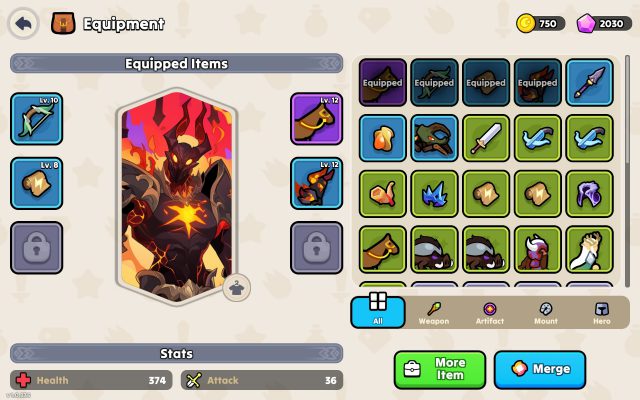Select the equipped Lv. 8 scroll slot
640x400 pixels.
pyautogui.click(x=35, y=182)
